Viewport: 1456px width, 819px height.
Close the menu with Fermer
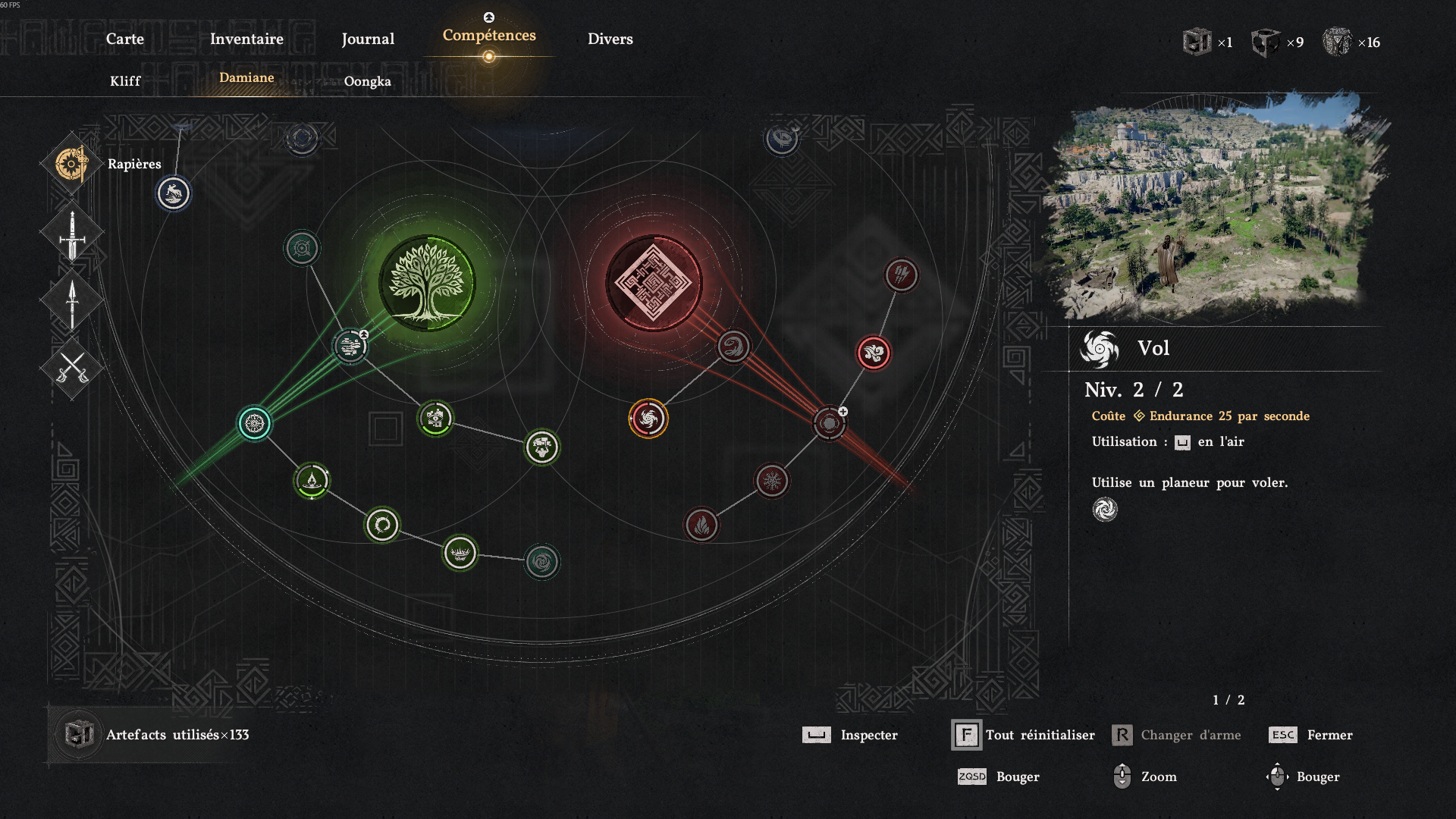[x=1329, y=735]
